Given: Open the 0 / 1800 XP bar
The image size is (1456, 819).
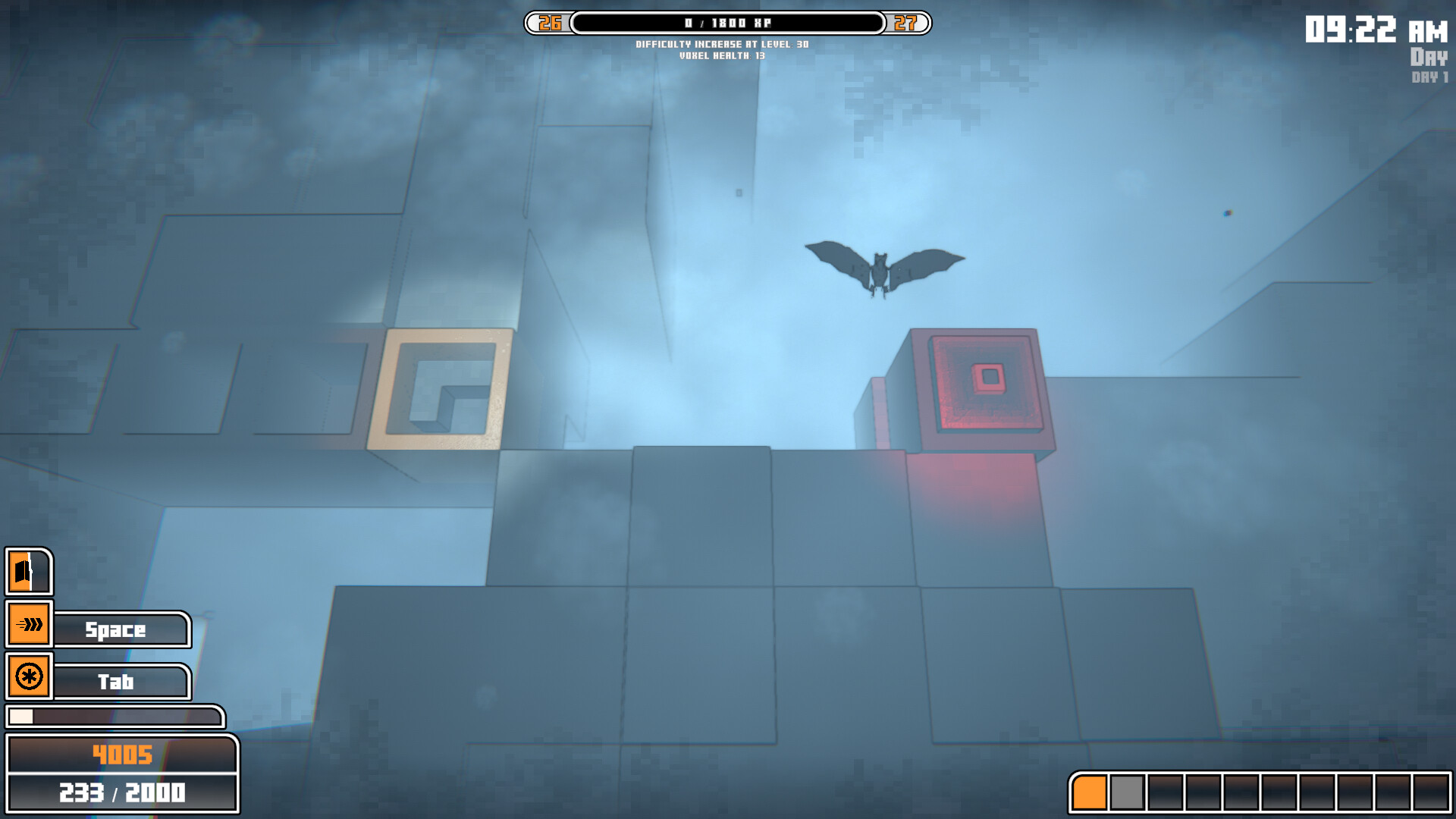Looking at the screenshot, I should pos(728,23).
